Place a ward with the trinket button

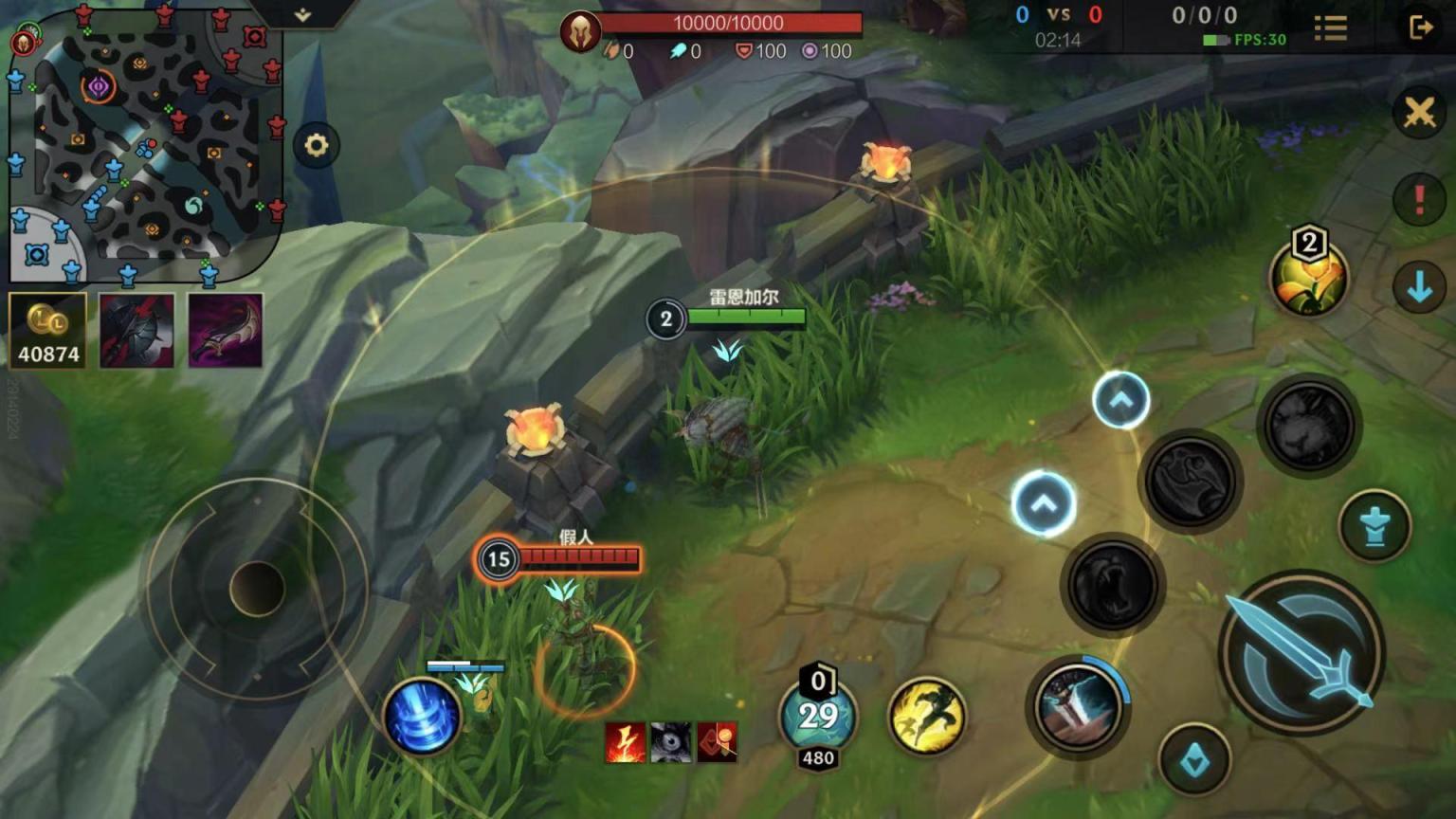click(818, 718)
